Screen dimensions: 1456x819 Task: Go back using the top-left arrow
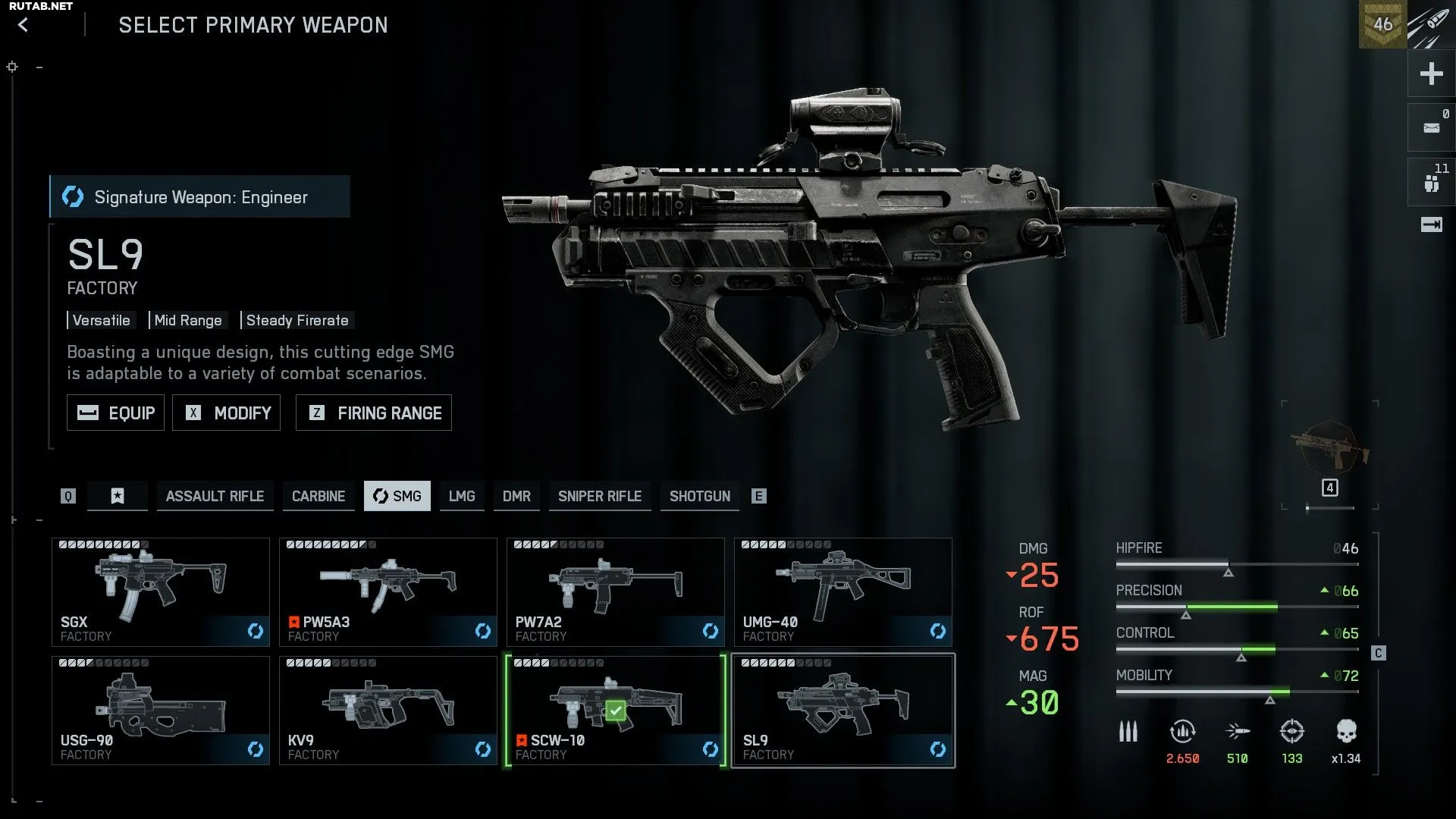24,25
